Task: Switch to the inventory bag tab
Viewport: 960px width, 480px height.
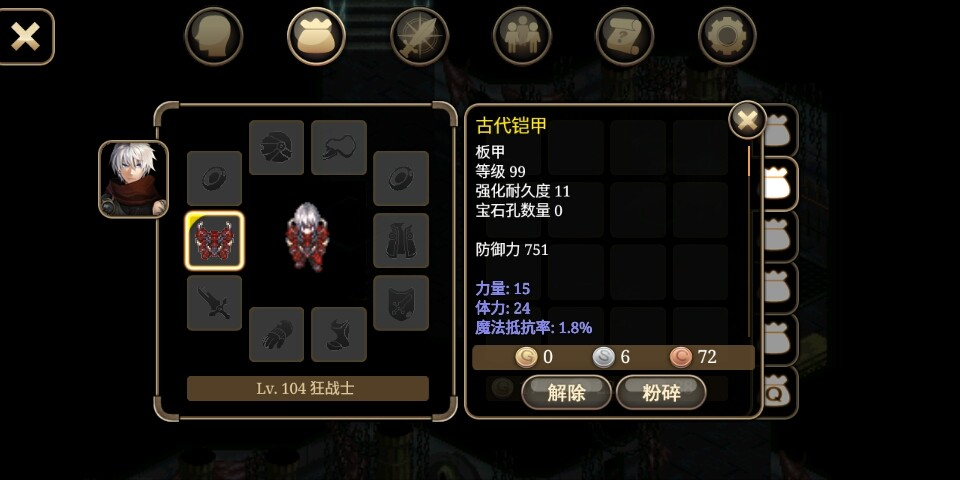Action: click(x=316, y=37)
